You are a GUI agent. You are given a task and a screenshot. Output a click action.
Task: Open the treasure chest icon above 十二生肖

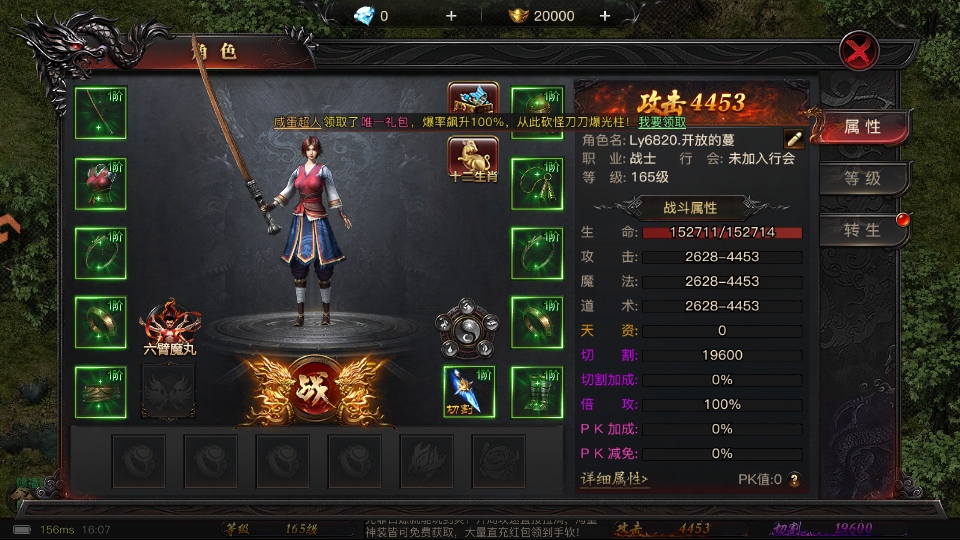[473, 101]
